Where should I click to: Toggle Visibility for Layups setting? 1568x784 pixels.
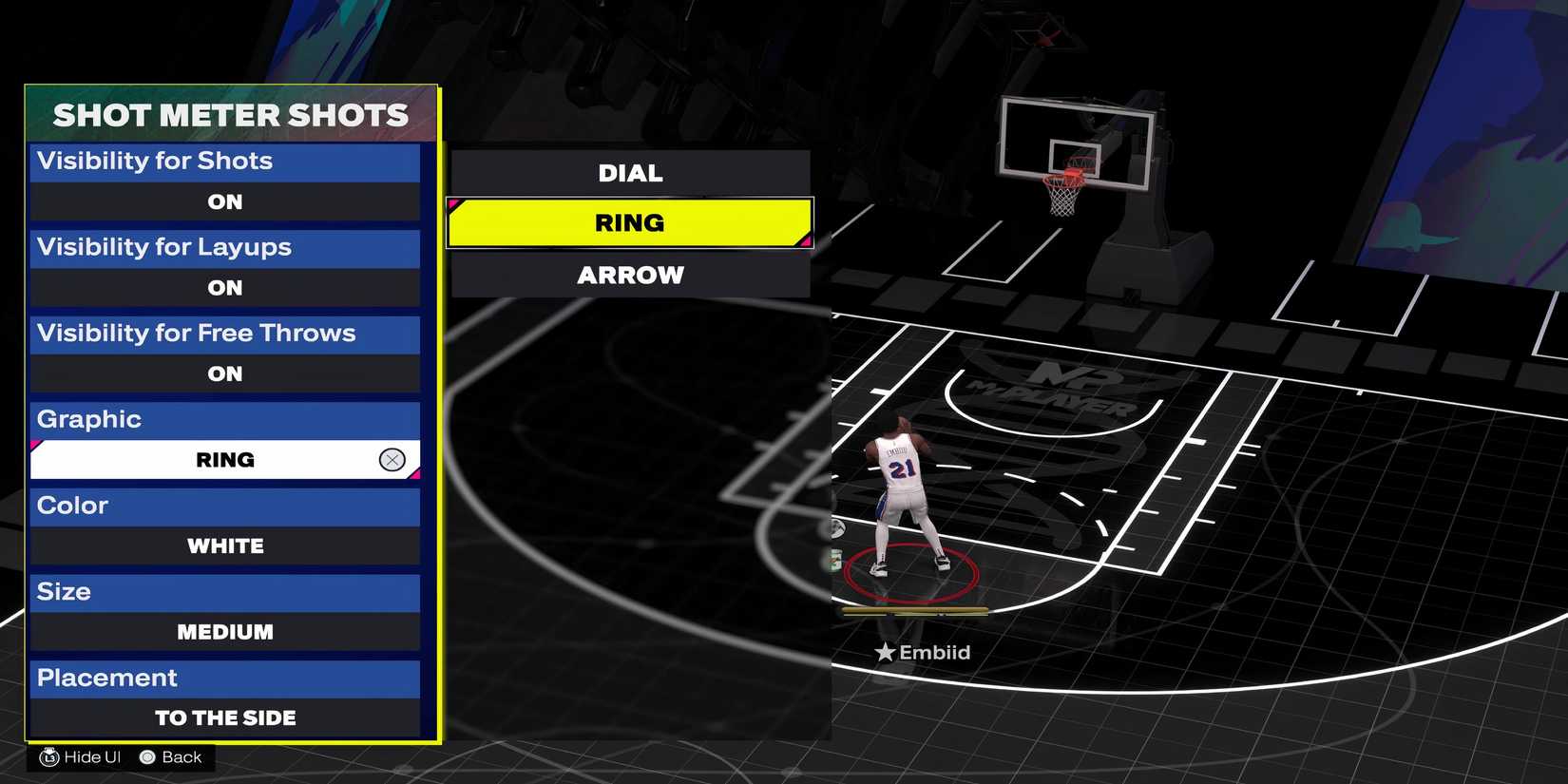pos(224,287)
